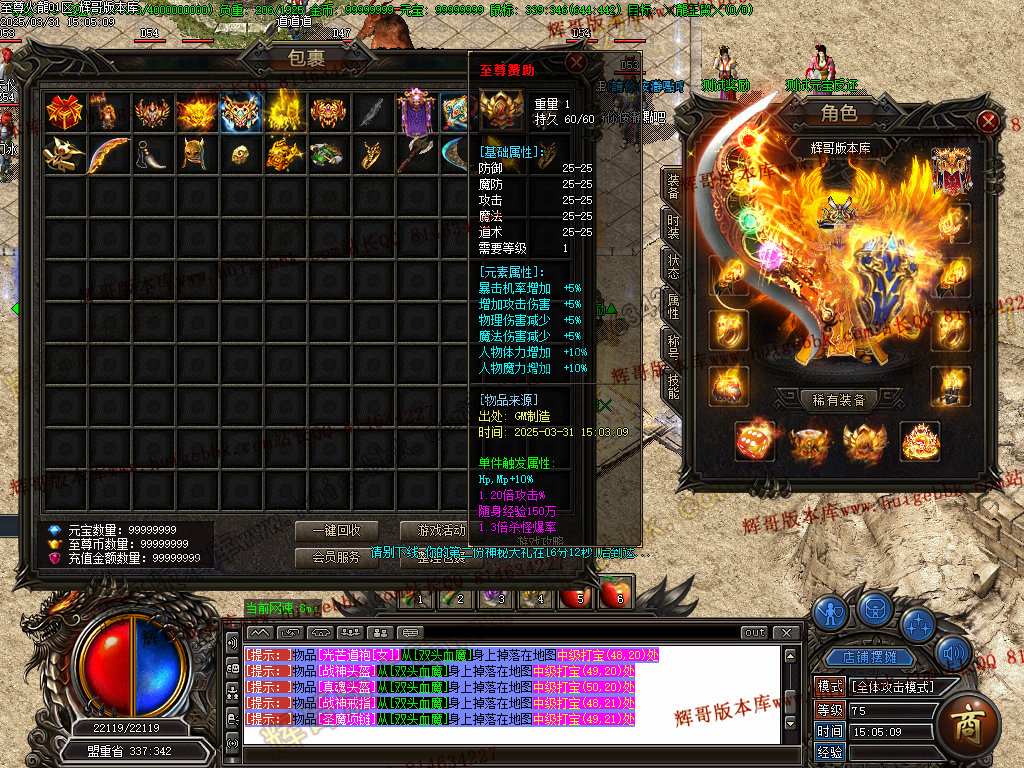The width and height of the screenshot is (1024, 768).
Task: Open 会员服务 member services
Action: click(335, 557)
